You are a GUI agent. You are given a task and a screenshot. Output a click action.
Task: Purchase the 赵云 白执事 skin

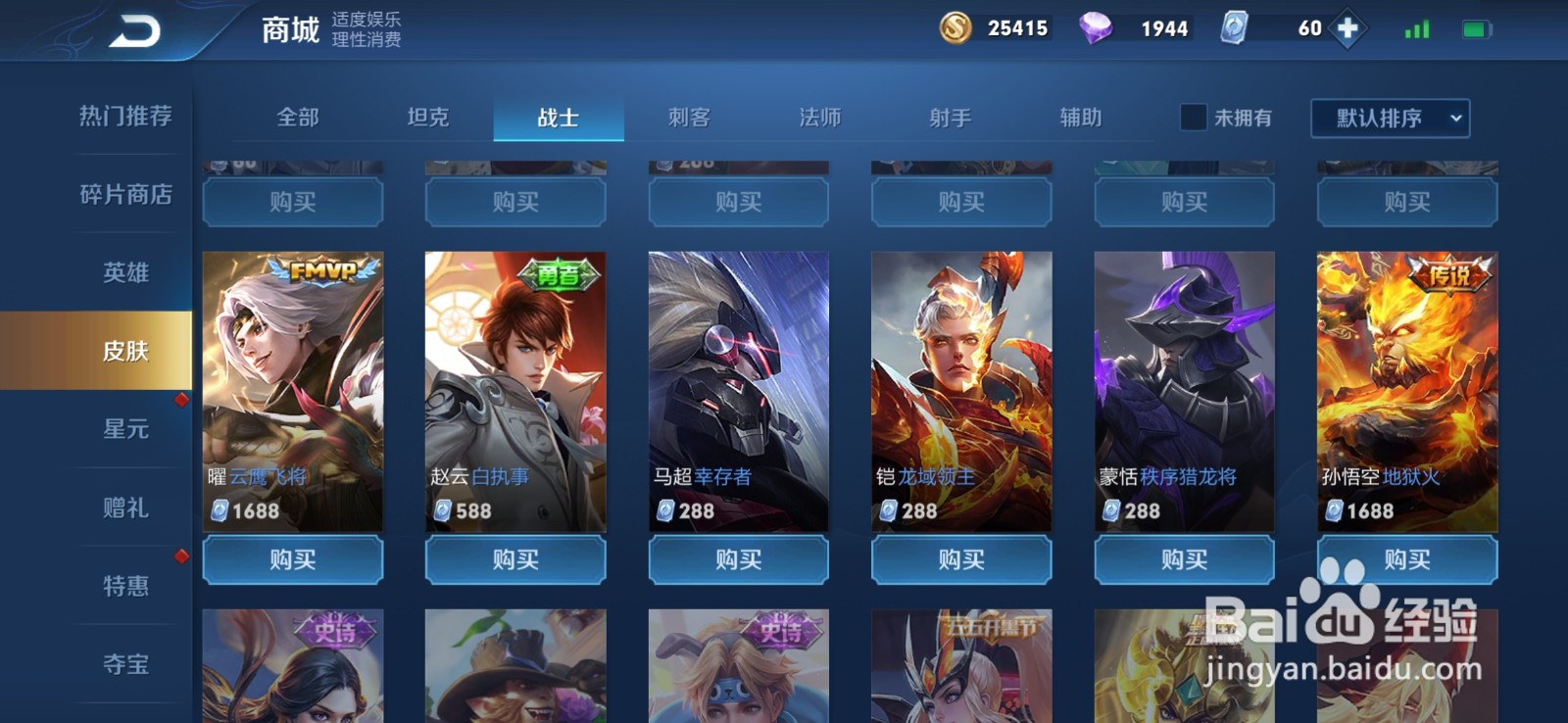pos(514,560)
